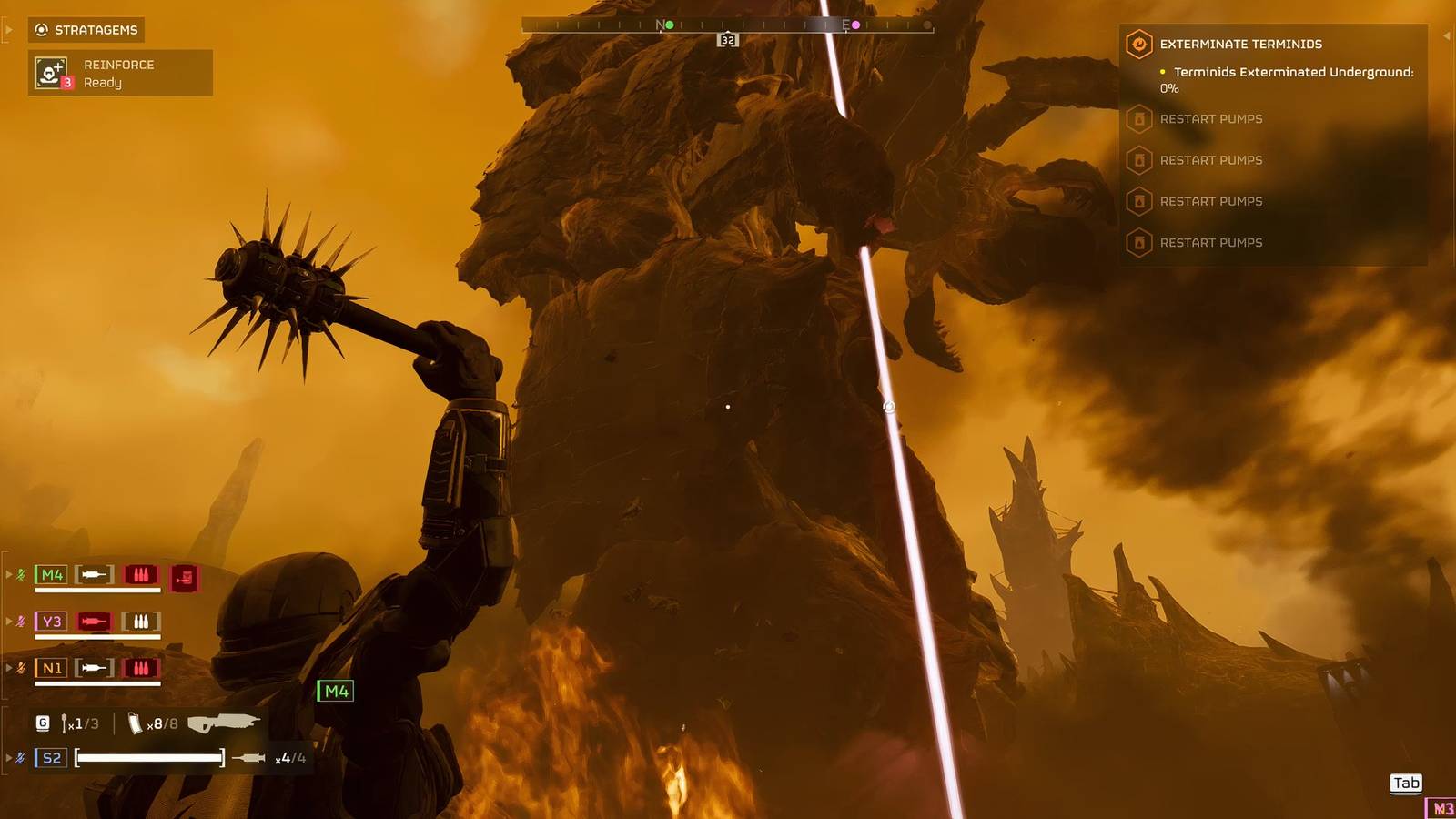This screenshot has height=819, width=1456.
Task: Click player M4's red ammo supply icon
Action: click(182, 577)
